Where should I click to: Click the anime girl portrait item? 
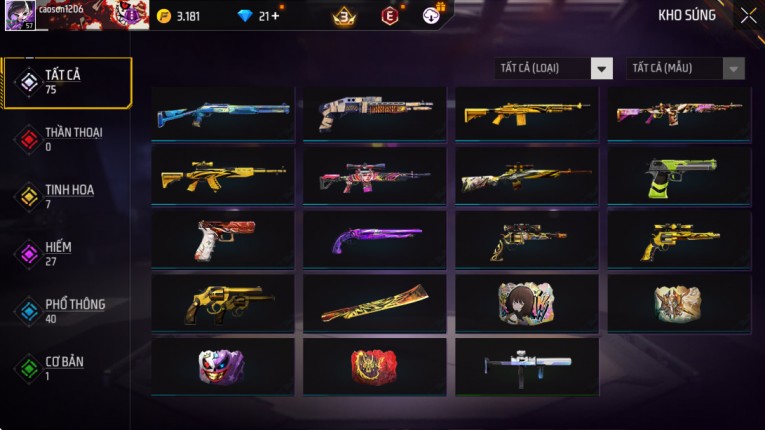point(527,303)
